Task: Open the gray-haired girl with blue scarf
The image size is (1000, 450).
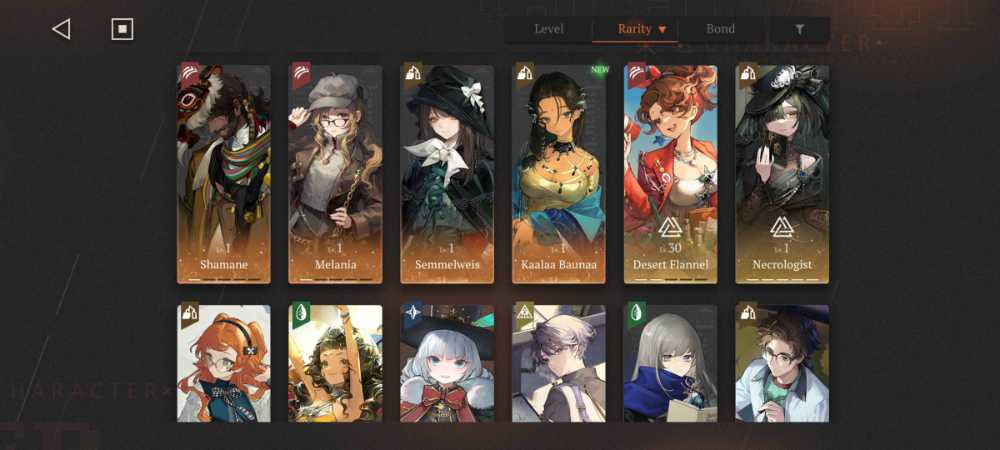Action: click(671, 363)
